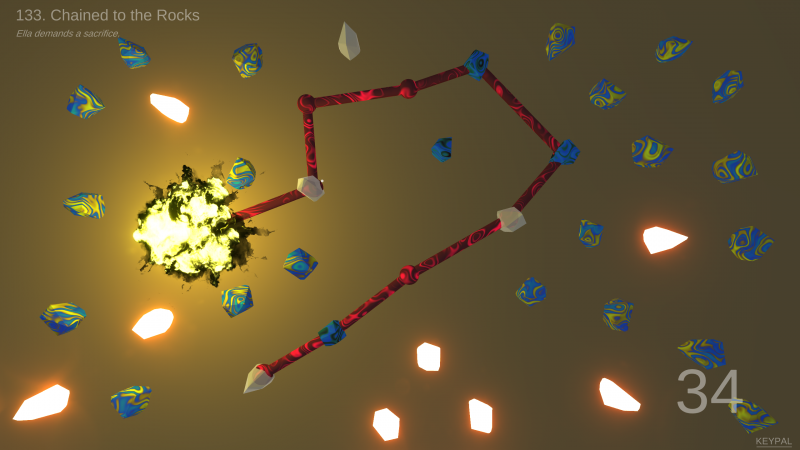Open the underlined KEYPAL link

pos(773,441)
